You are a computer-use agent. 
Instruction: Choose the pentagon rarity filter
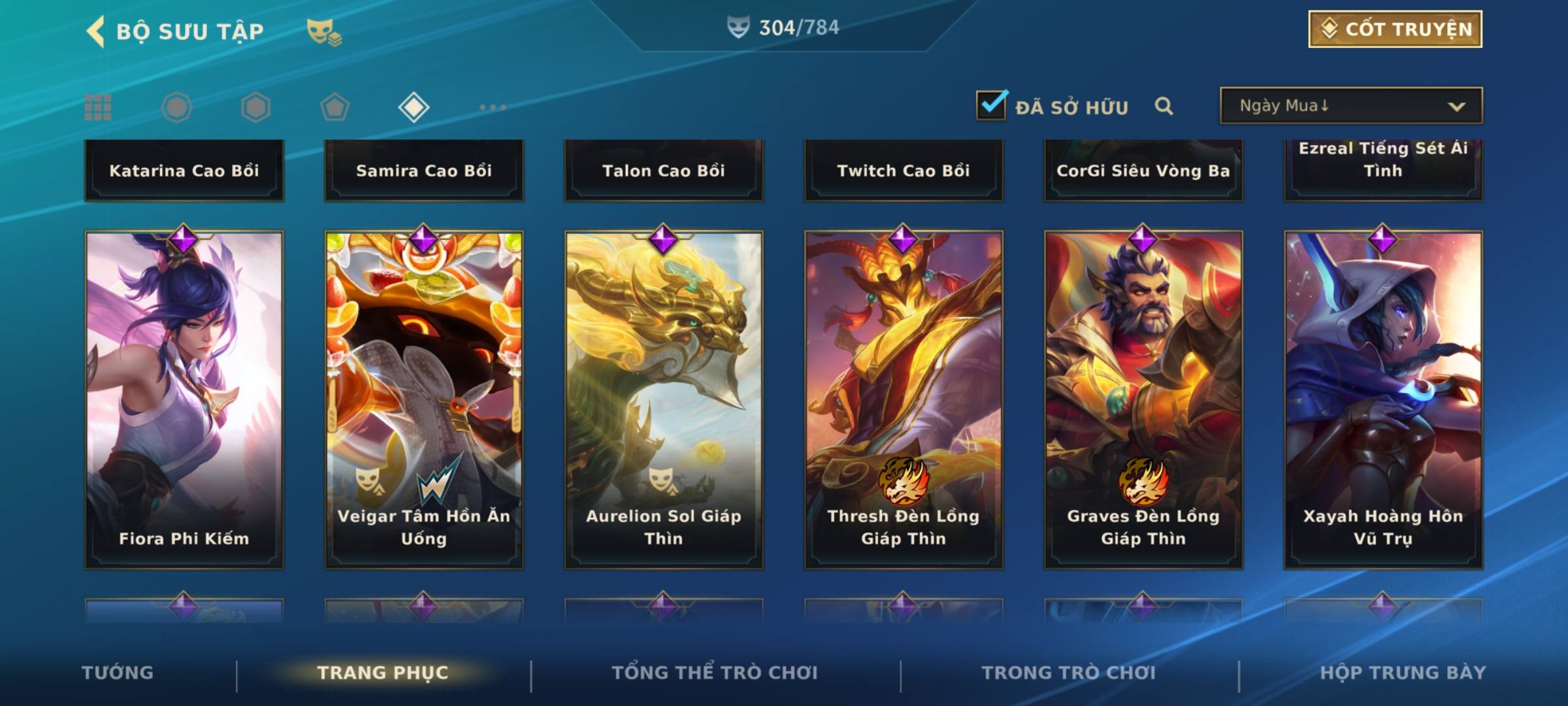point(335,107)
